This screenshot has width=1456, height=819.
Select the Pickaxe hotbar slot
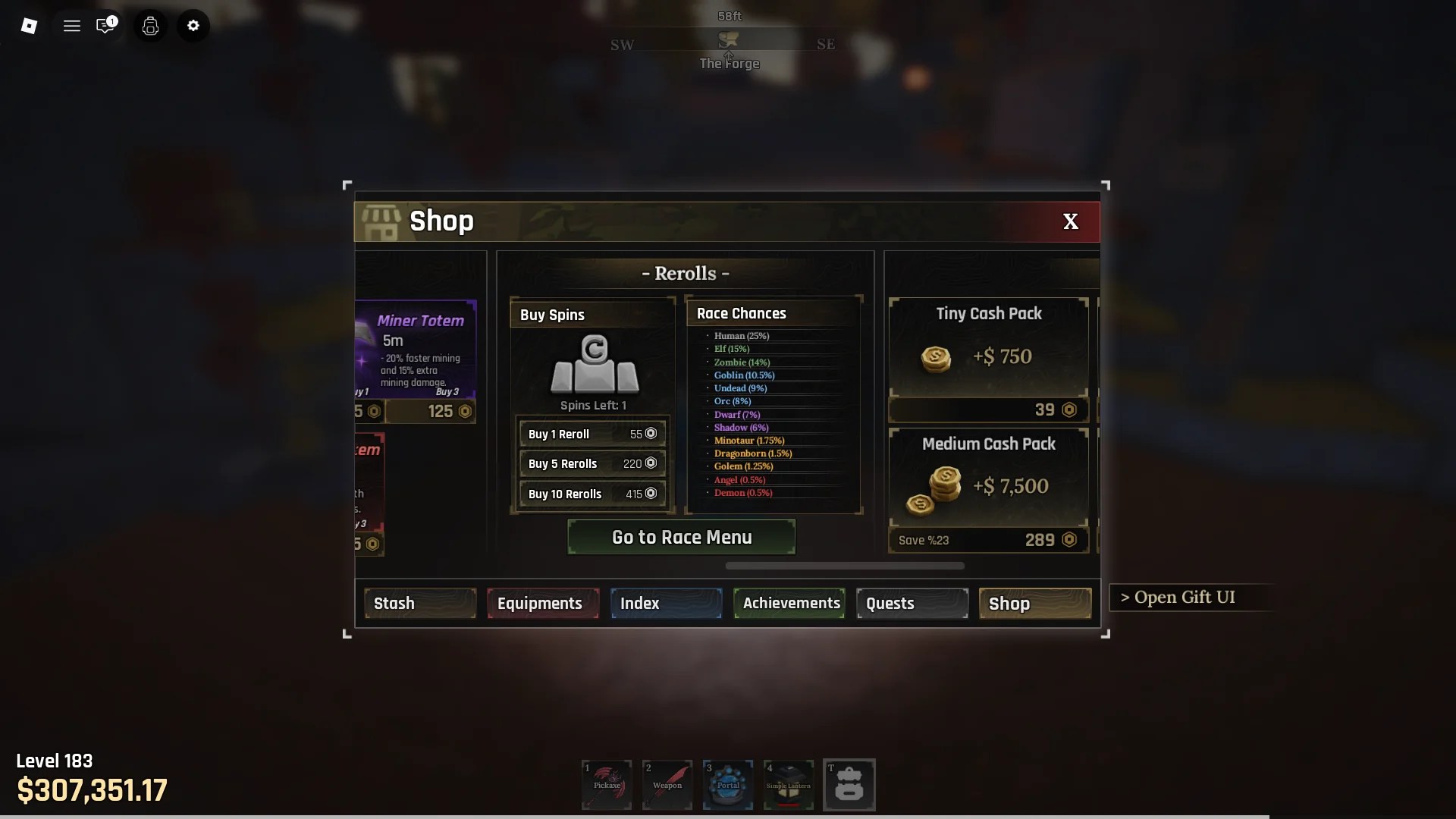coord(607,785)
